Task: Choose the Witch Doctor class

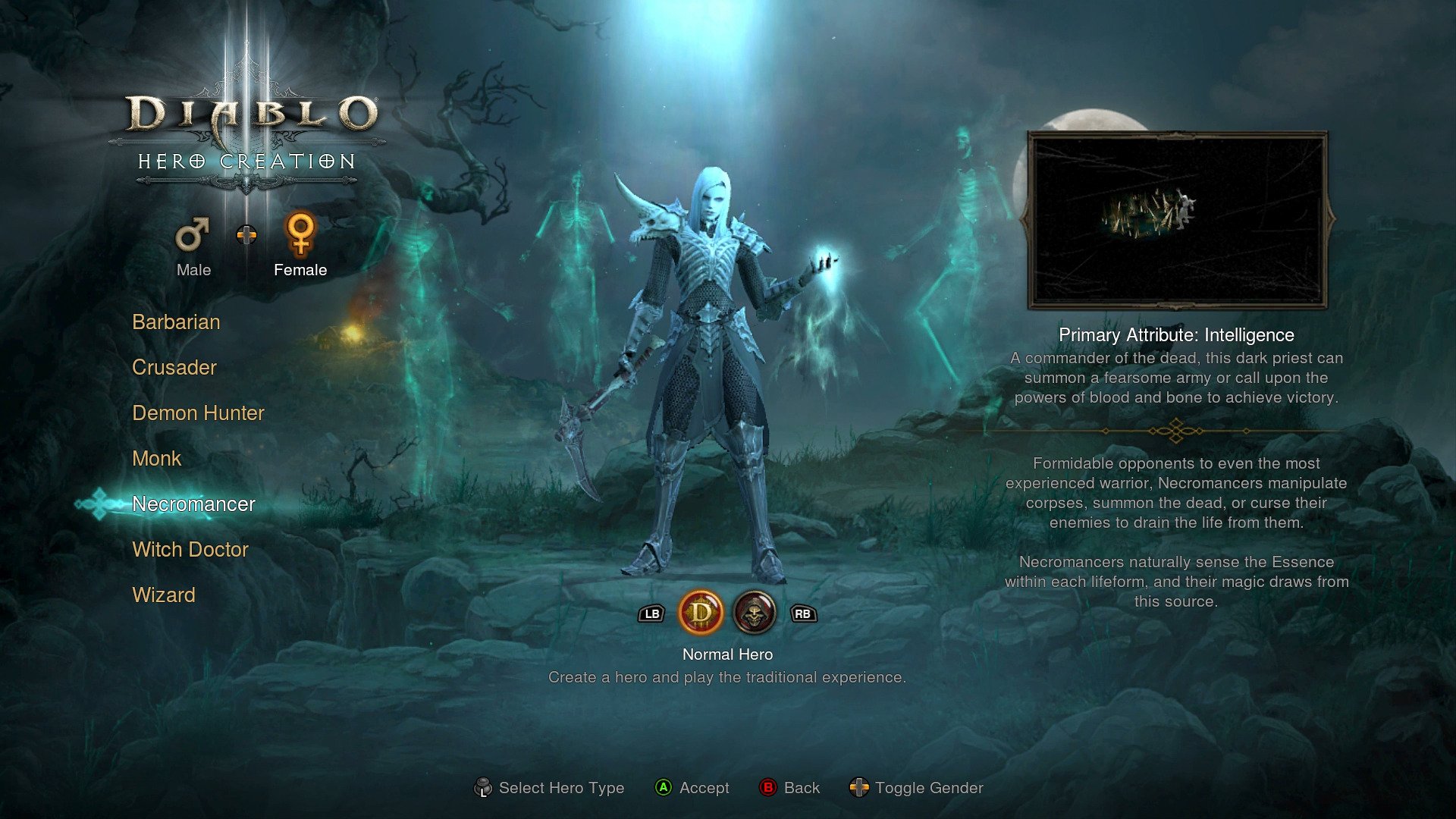Action: (x=190, y=550)
